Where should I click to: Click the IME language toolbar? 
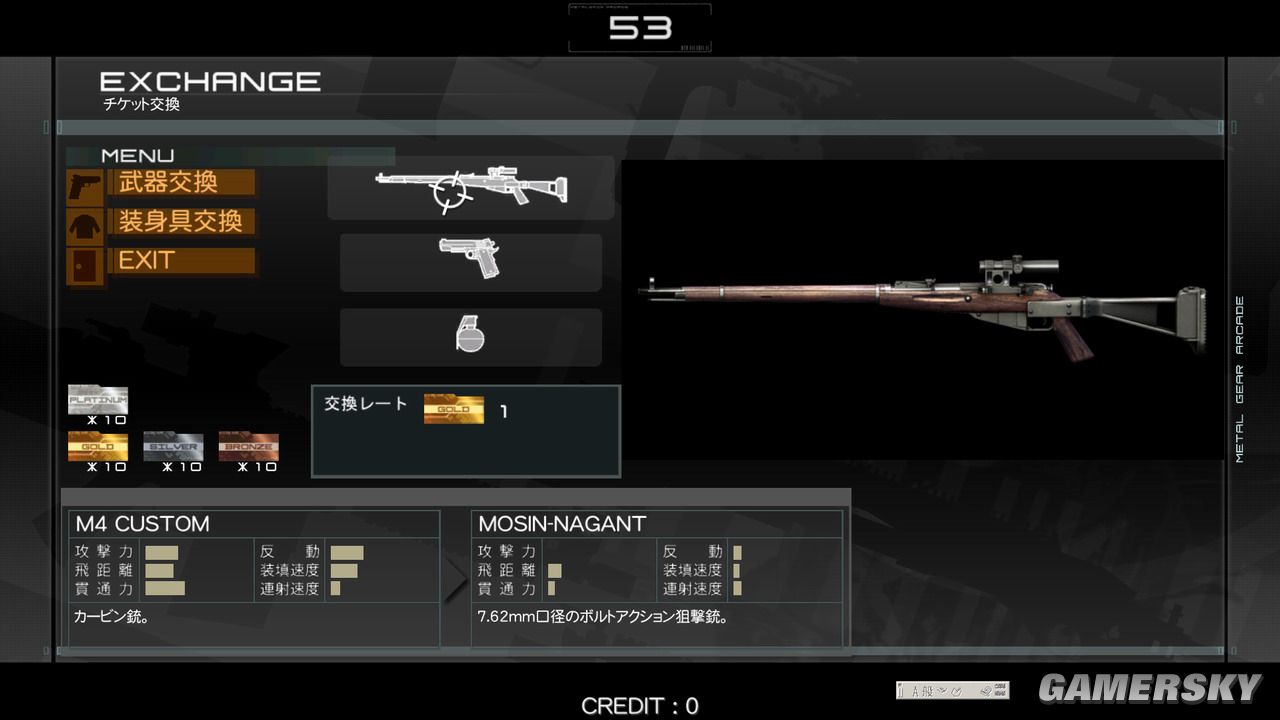coord(952,690)
